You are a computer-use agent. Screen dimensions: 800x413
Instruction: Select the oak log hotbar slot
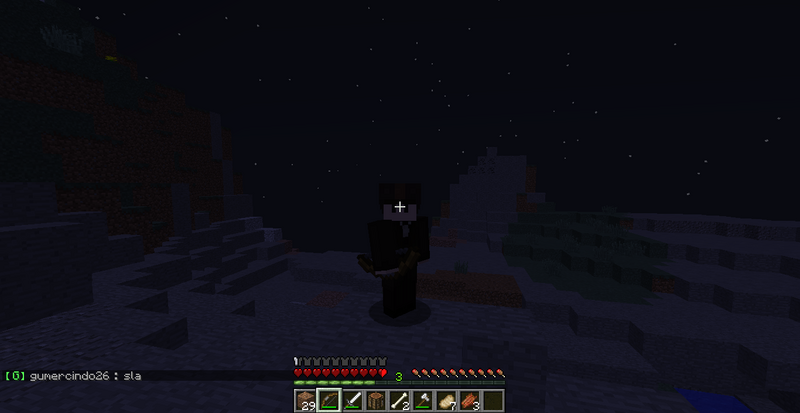coord(376,400)
